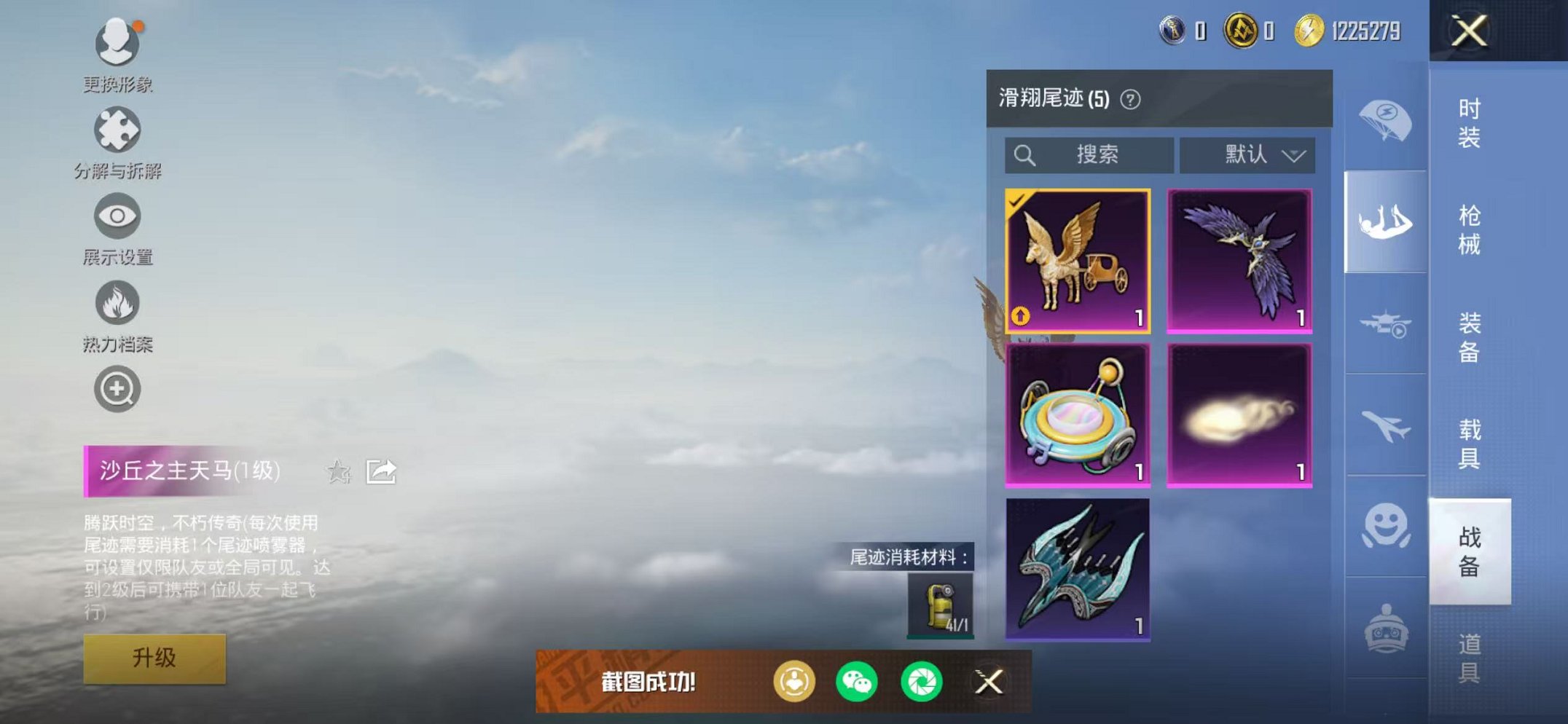
Task: Open the 更换形象 avatar icon
Action: 119,42
